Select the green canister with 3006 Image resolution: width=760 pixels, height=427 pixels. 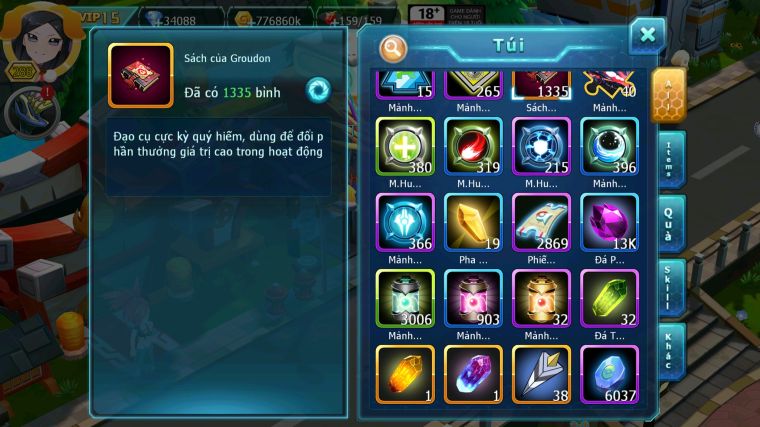click(x=405, y=298)
